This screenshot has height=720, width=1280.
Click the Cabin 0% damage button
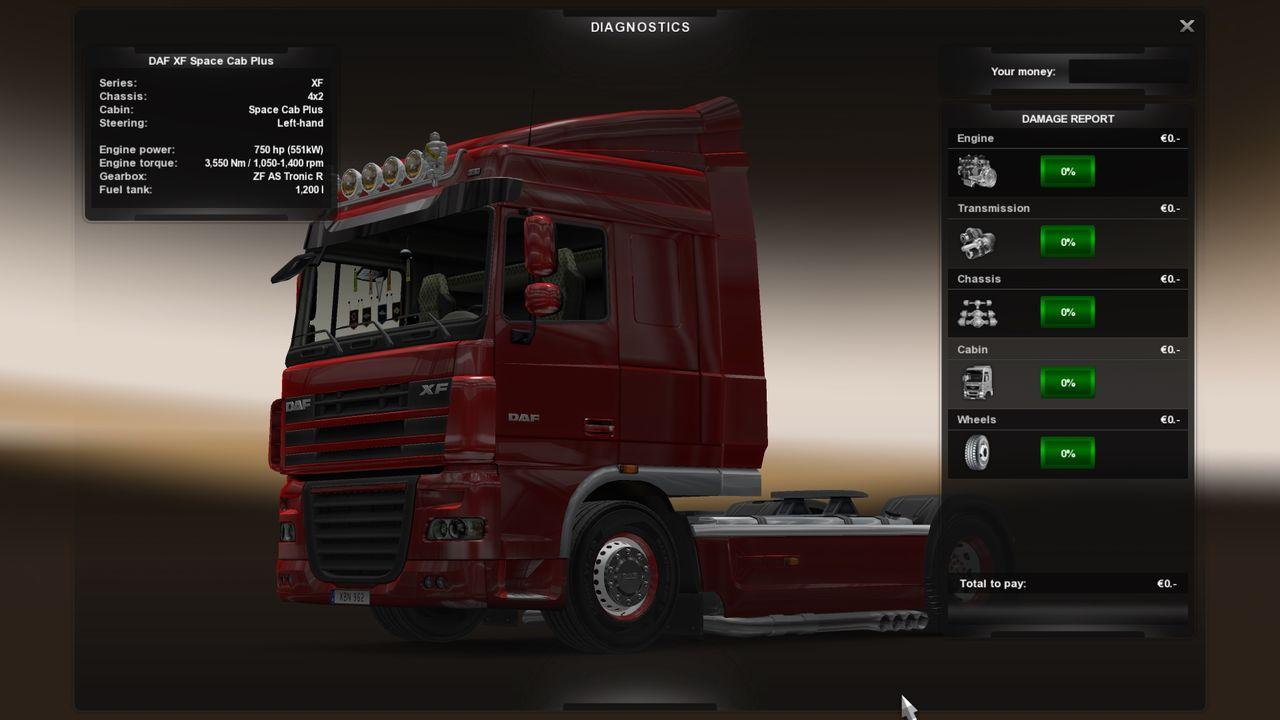[x=1067, y=383]
